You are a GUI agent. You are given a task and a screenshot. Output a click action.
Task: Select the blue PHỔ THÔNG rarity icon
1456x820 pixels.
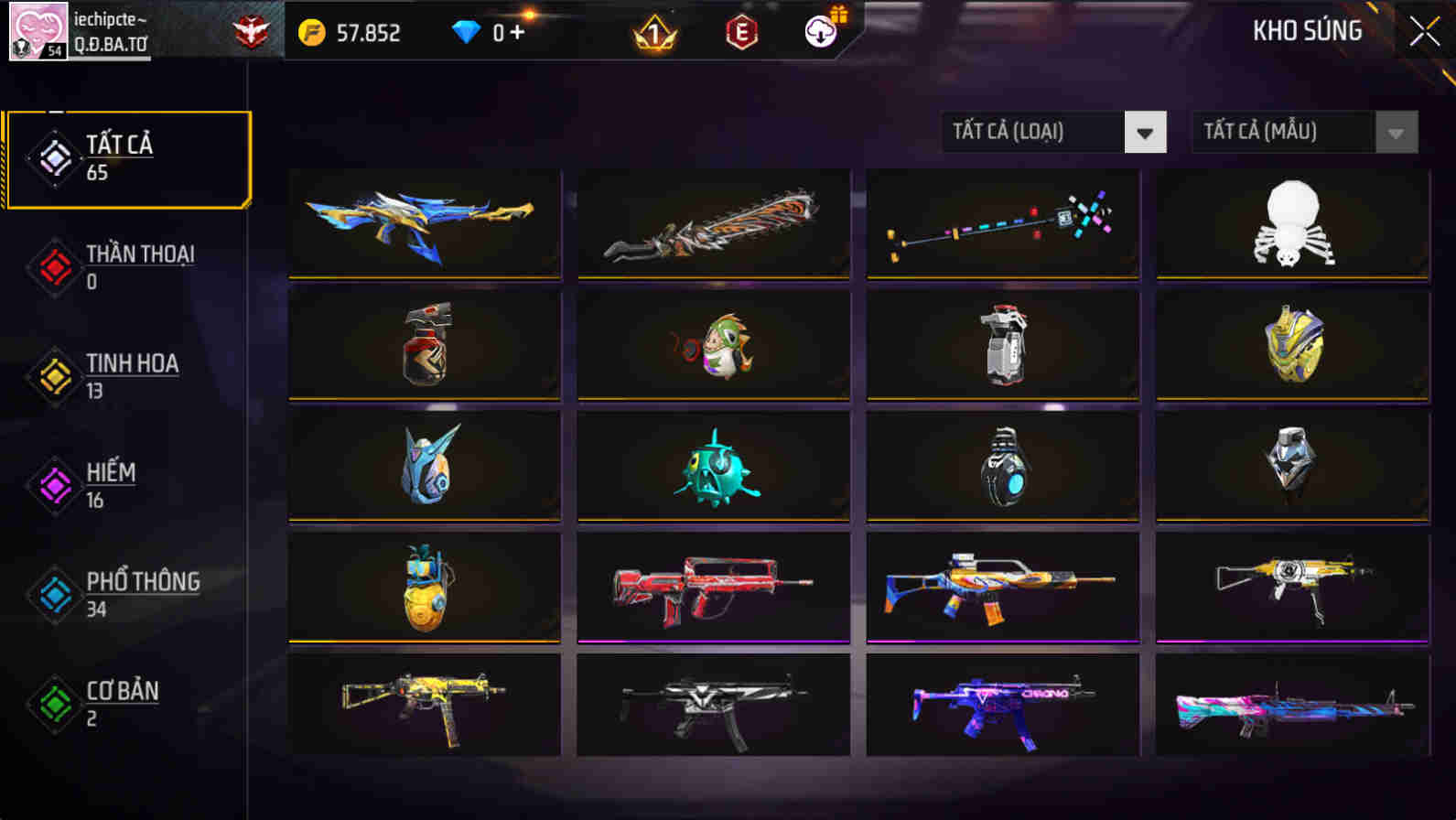[x=54, y=594]
